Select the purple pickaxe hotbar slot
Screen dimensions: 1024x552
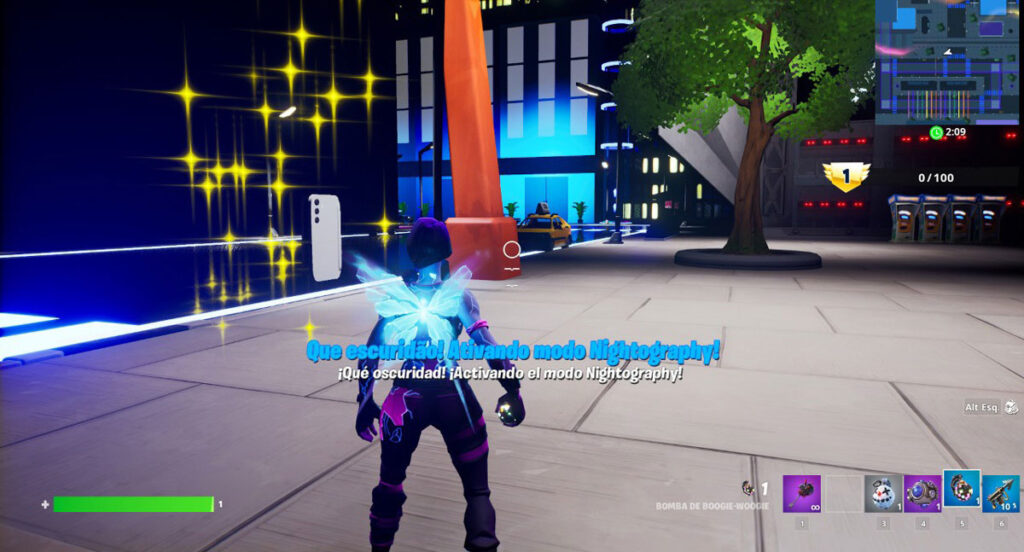click(802, 493)
